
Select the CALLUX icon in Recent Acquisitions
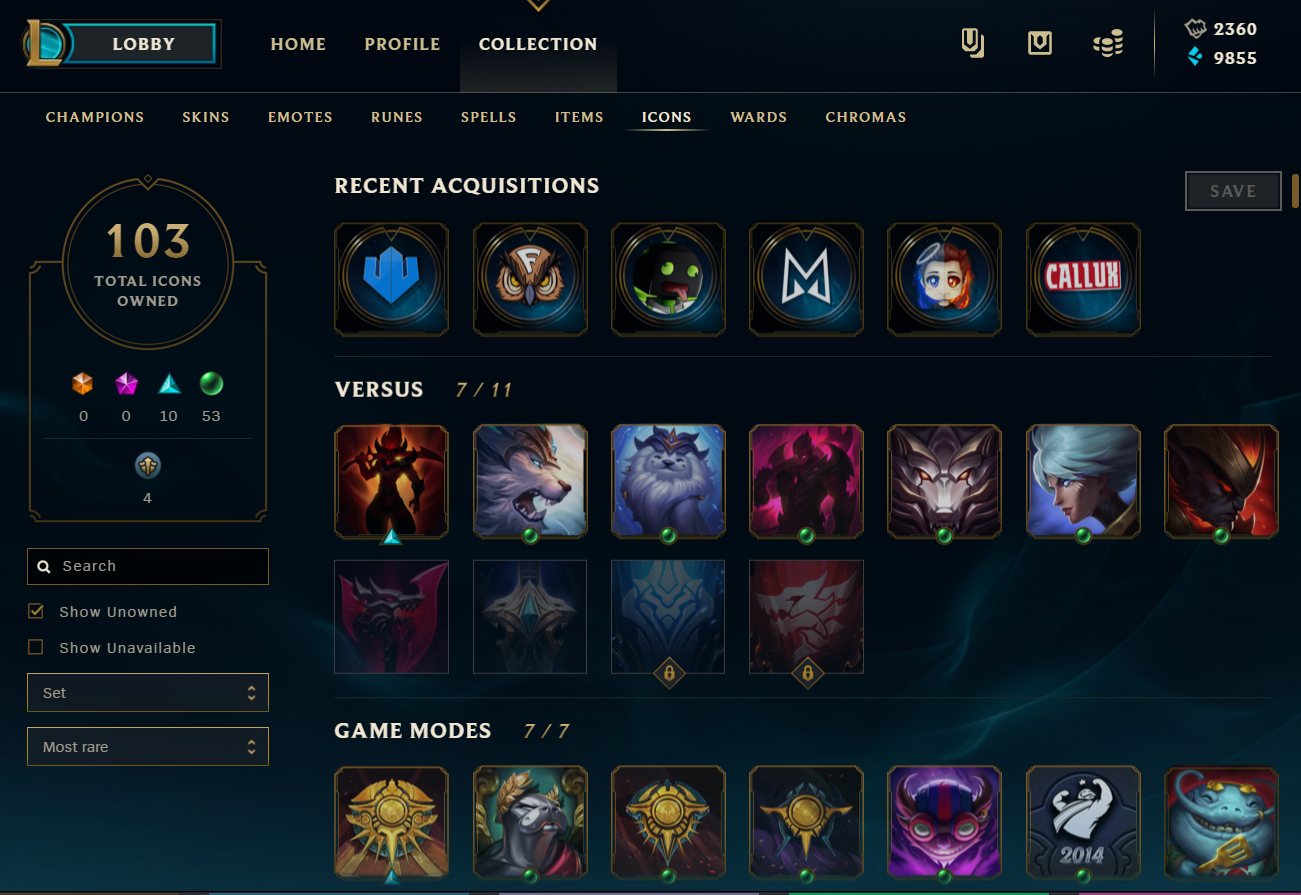1083,279
